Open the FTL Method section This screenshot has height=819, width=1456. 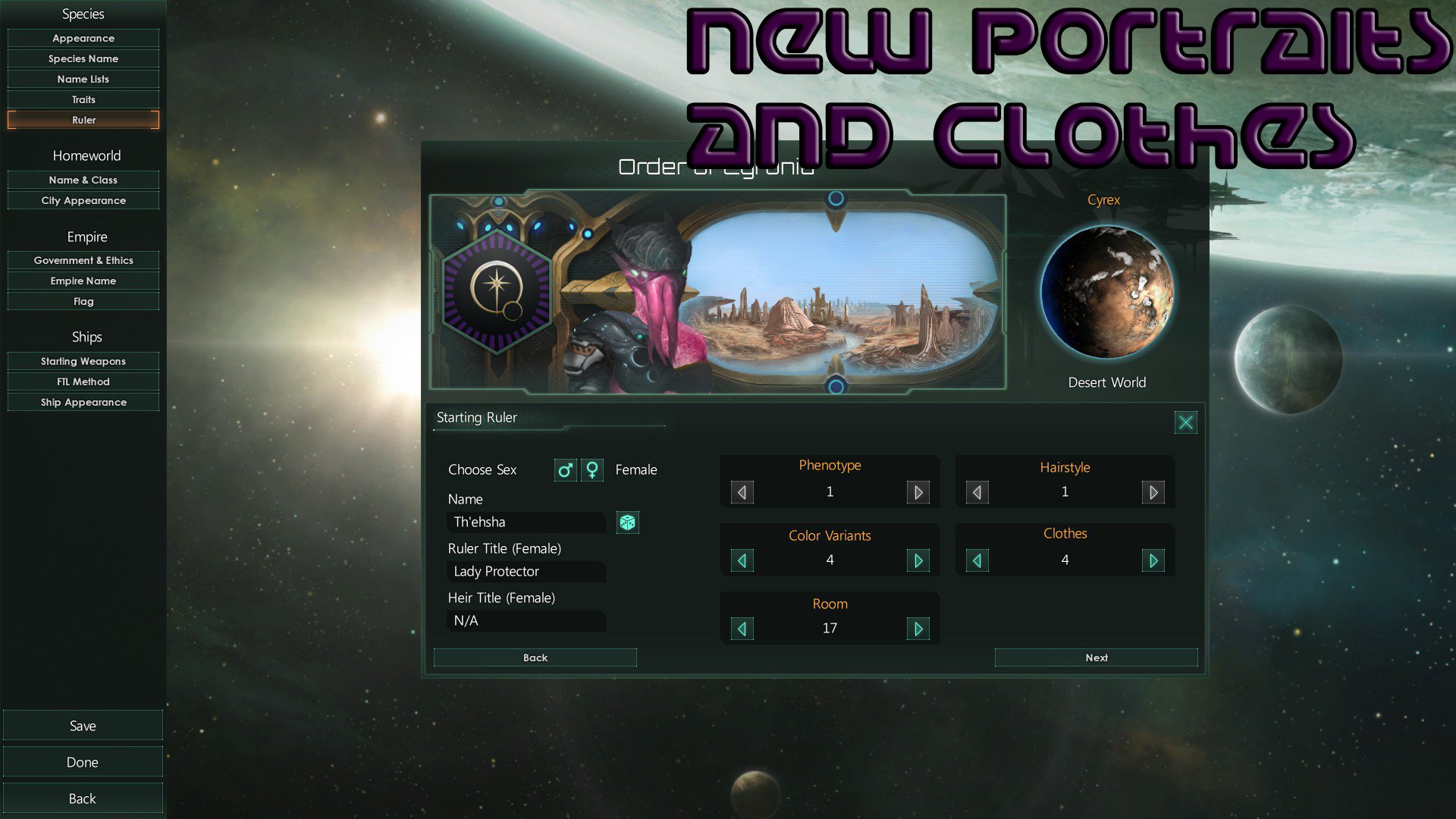pos(83,381)
